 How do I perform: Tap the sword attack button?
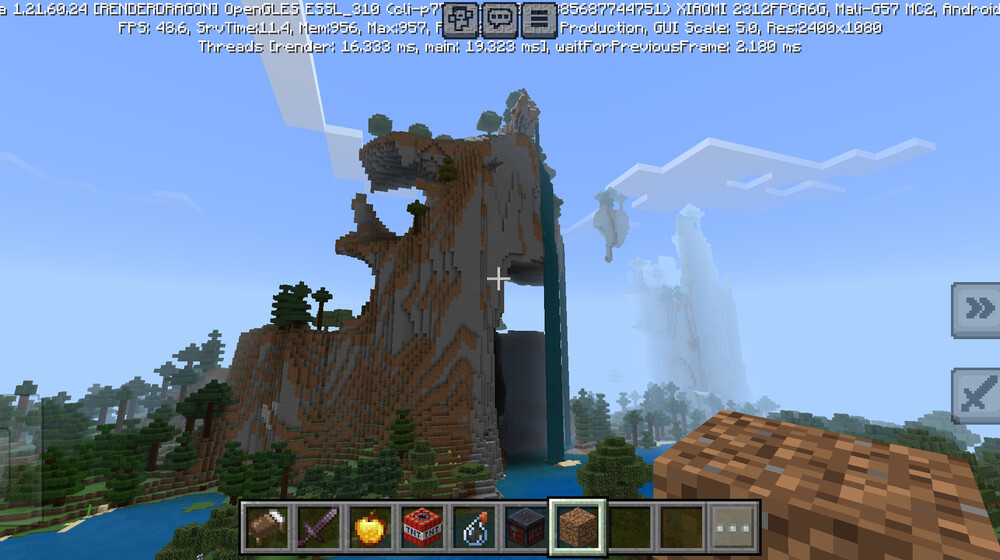tap(975, 396)
